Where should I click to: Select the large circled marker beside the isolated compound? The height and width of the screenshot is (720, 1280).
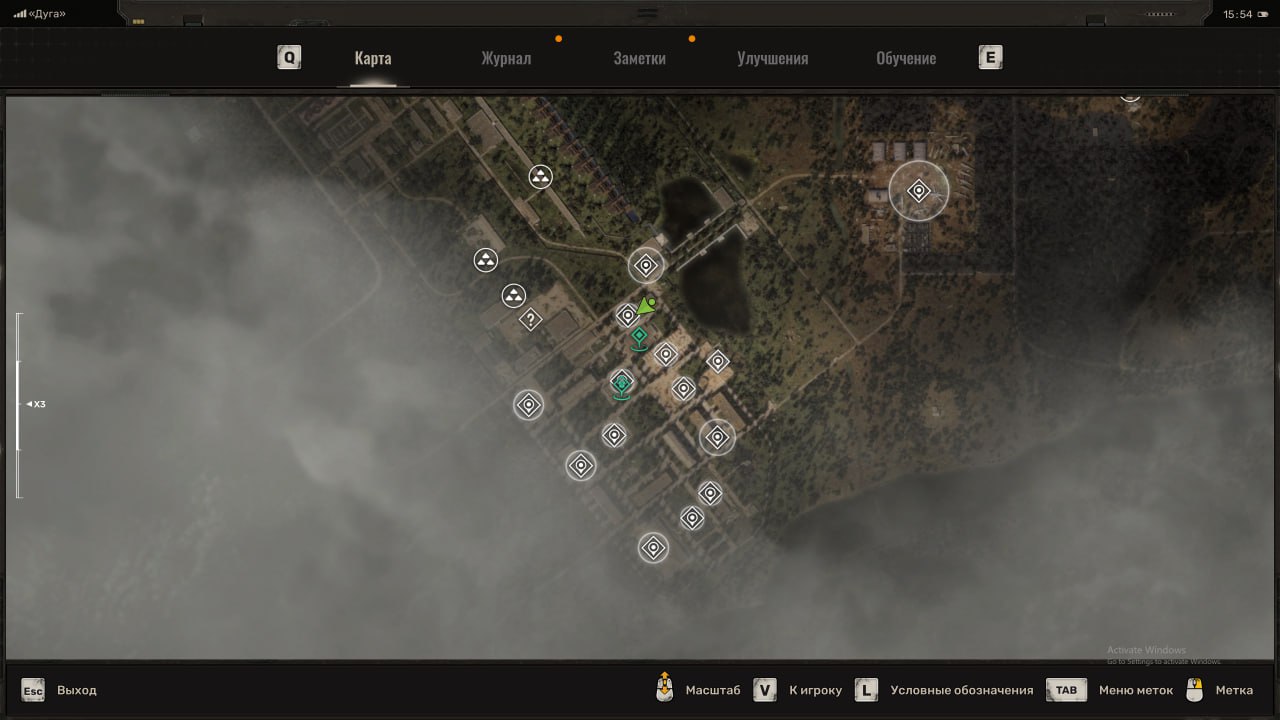coord(918,191)
